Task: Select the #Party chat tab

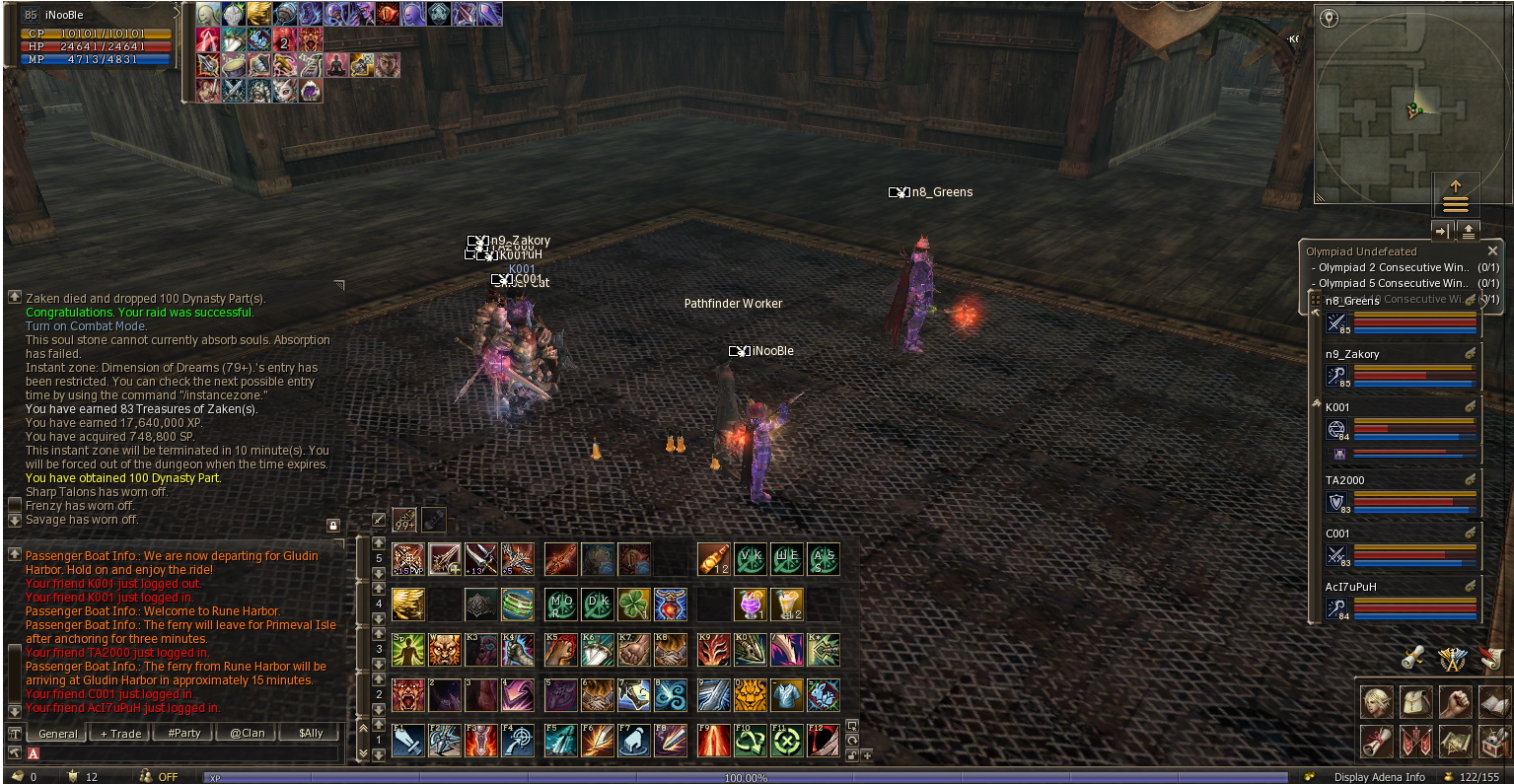Action: [184, 734]
